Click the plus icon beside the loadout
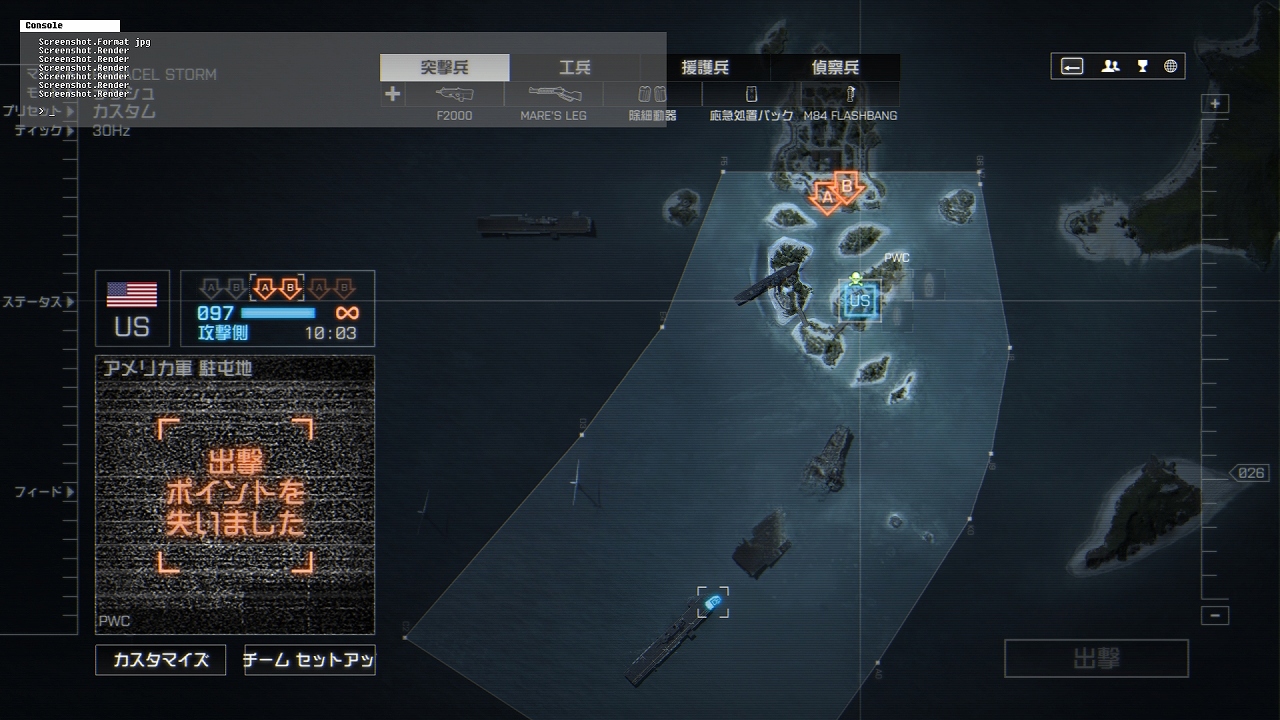The width and height of the screenshot is (1280, 720). click(x=392, y=94)
